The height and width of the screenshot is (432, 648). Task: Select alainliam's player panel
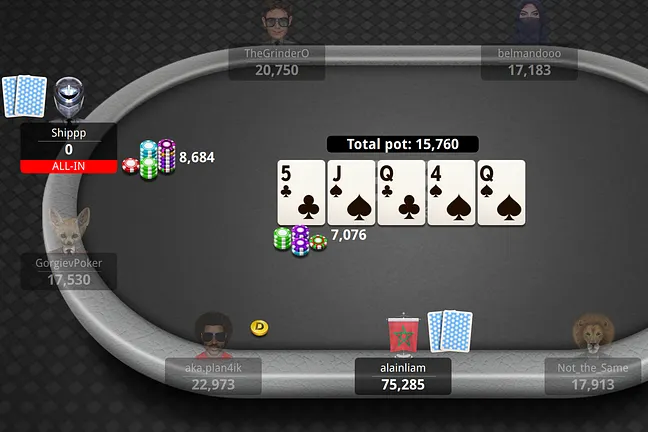click(x=403, y=376)
